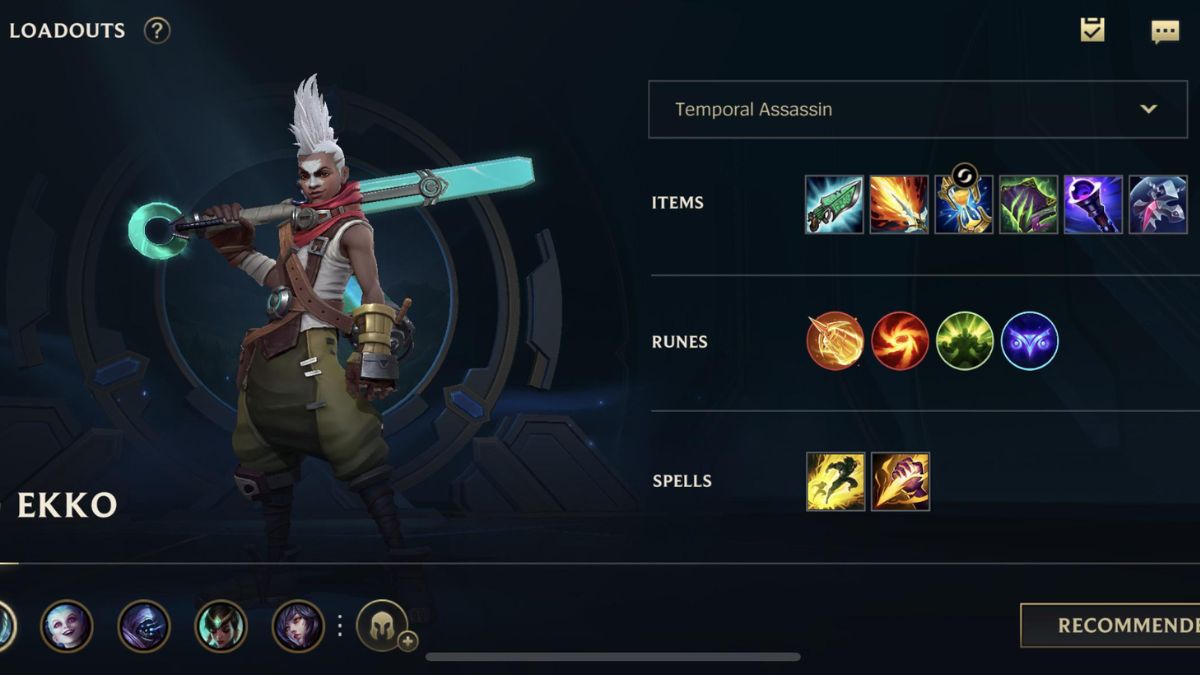
Task: Select the pink-bladed axe item slot
Action: [x=1158, y=204]
